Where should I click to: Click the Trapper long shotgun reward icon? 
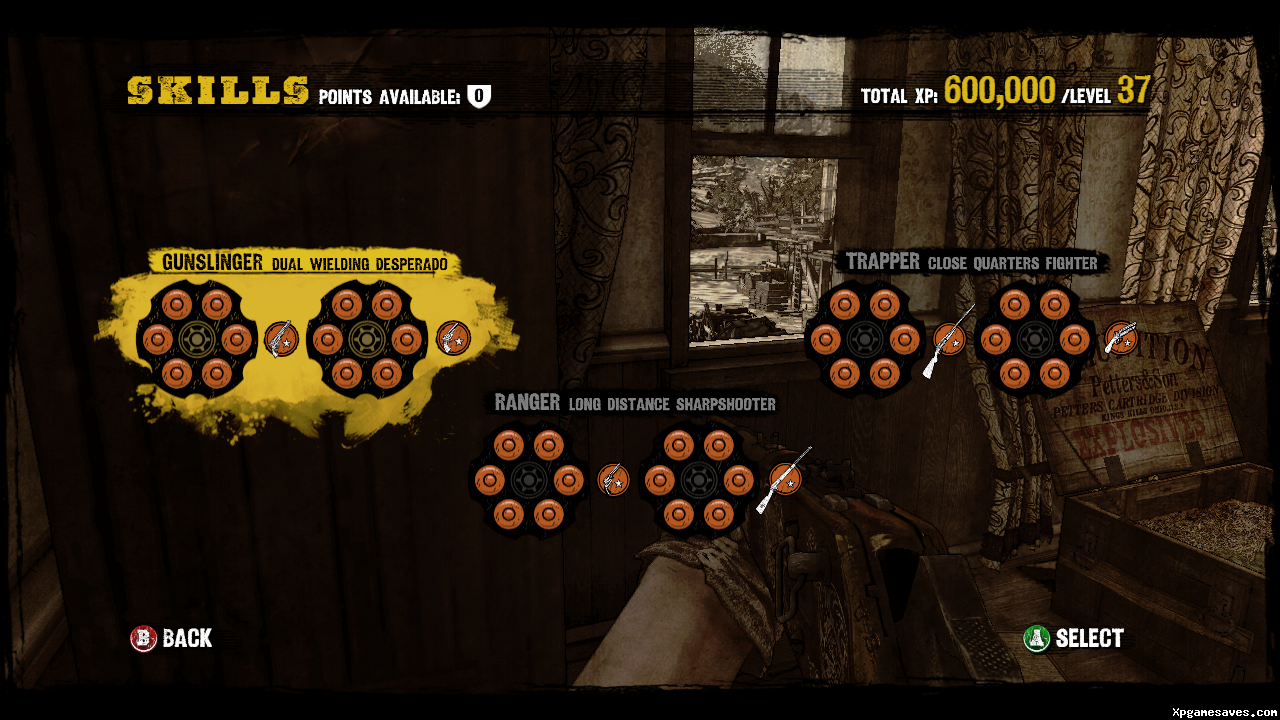click(949, 339)
